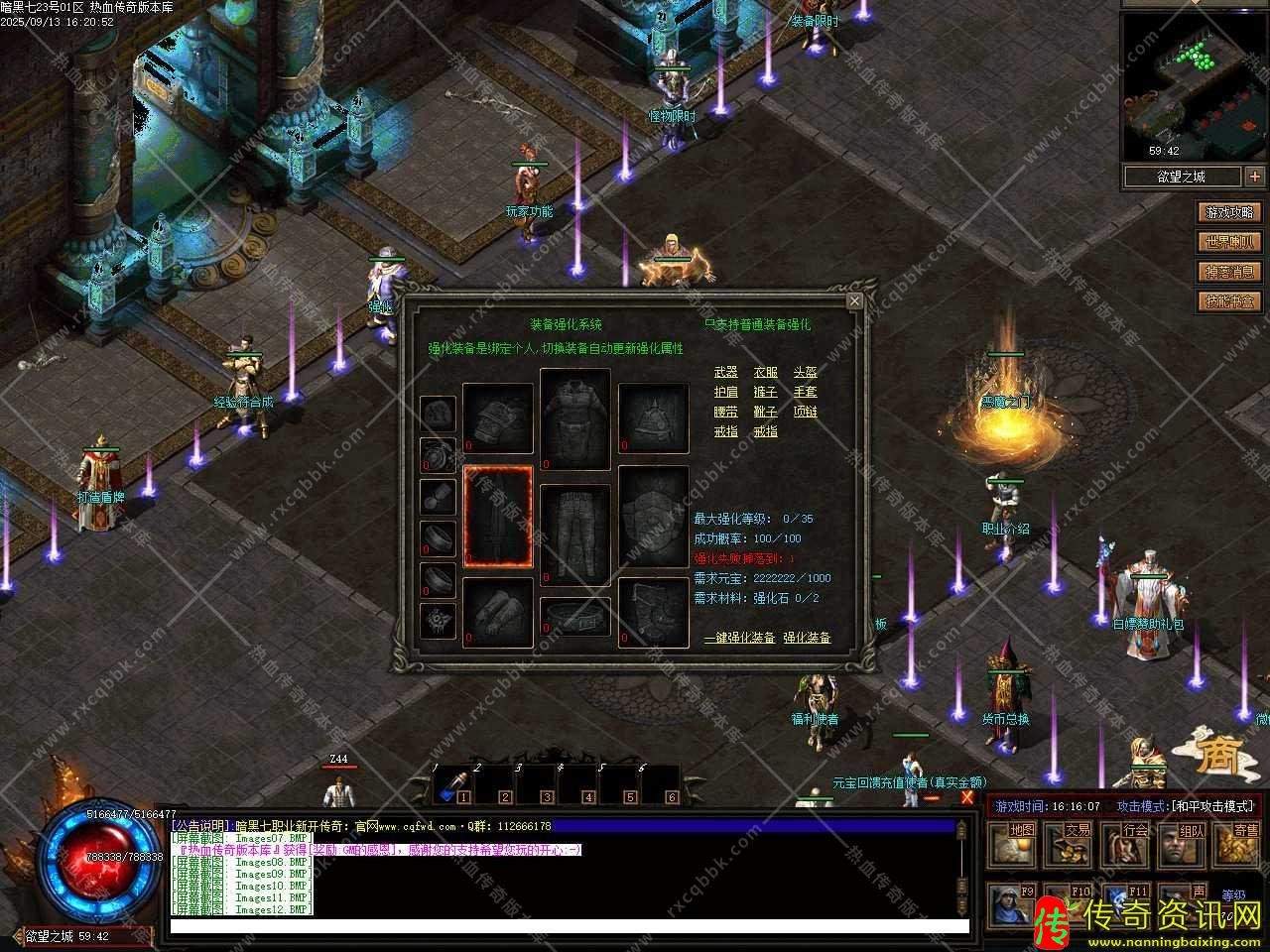
Task: Select the highlighted sword equipment slot
Action: [x=498, y=516]
